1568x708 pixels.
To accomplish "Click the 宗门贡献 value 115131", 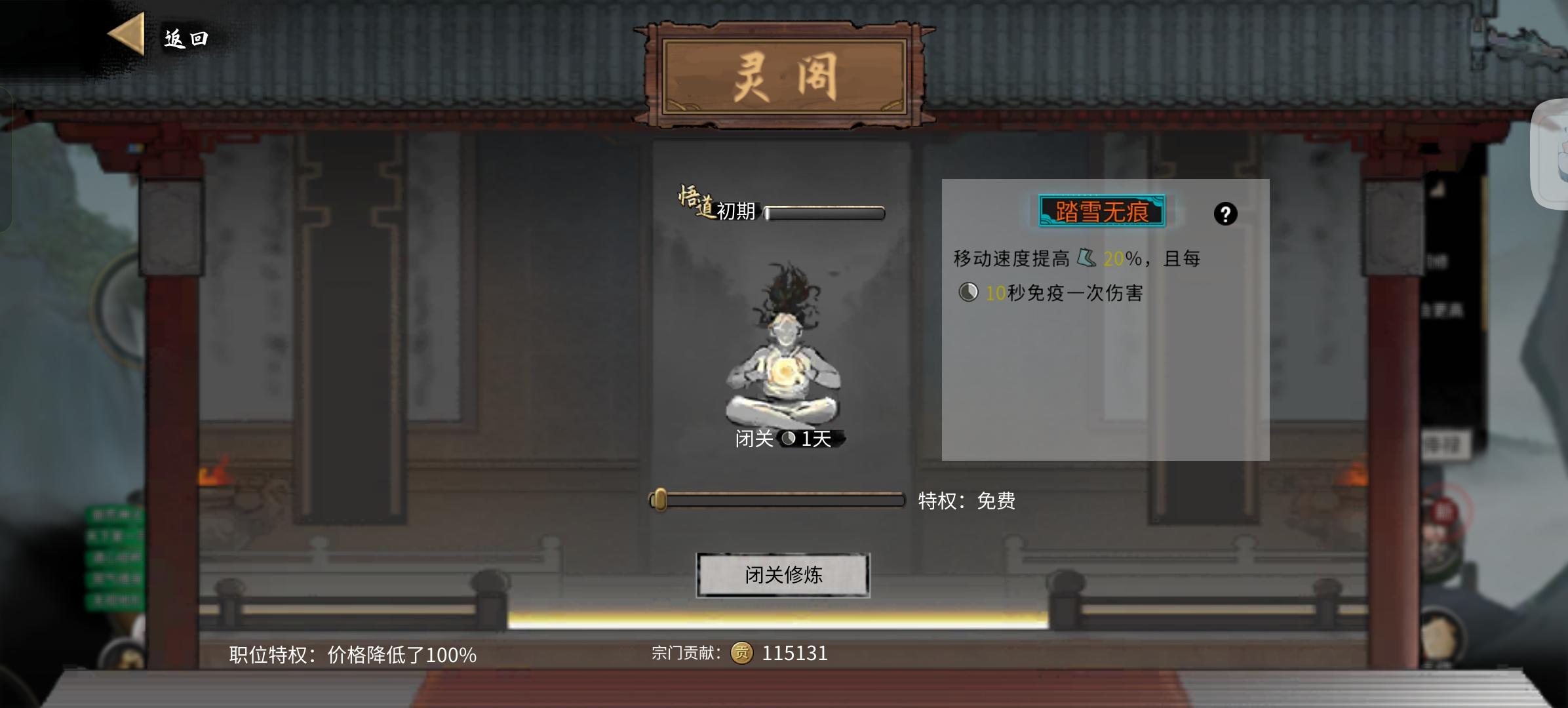I will point(794,653).
